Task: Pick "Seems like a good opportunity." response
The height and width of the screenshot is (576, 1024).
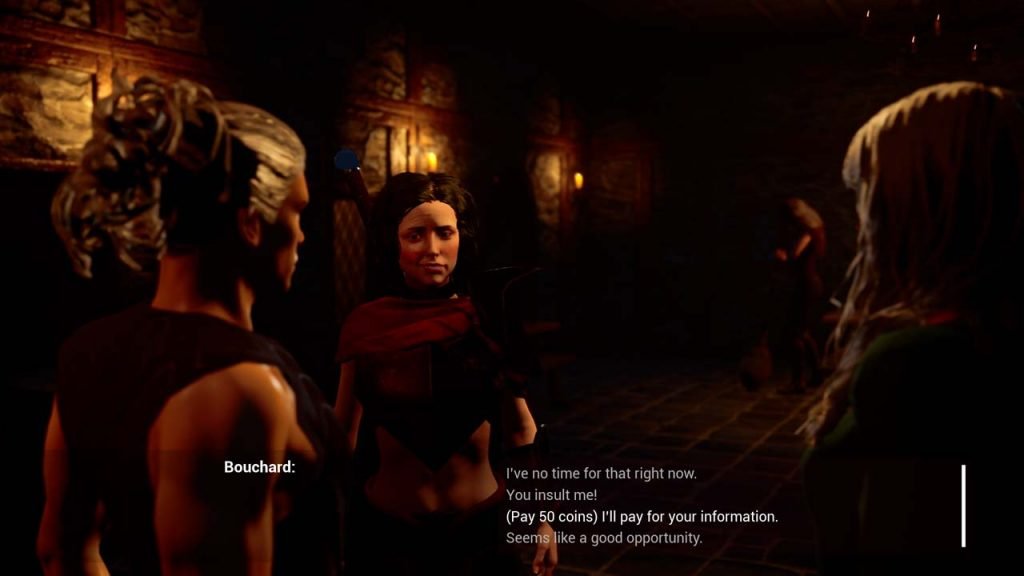Action: point(604,538)
